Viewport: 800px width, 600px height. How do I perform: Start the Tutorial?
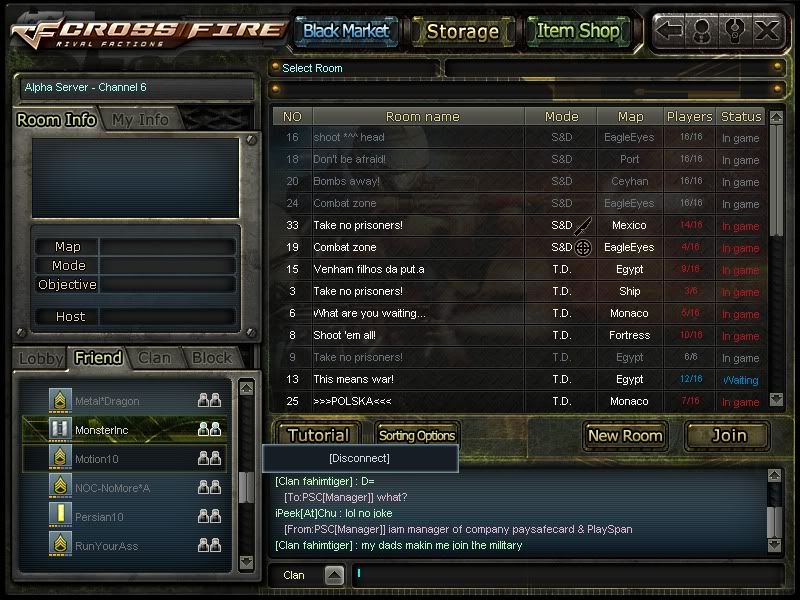point(318,435)
